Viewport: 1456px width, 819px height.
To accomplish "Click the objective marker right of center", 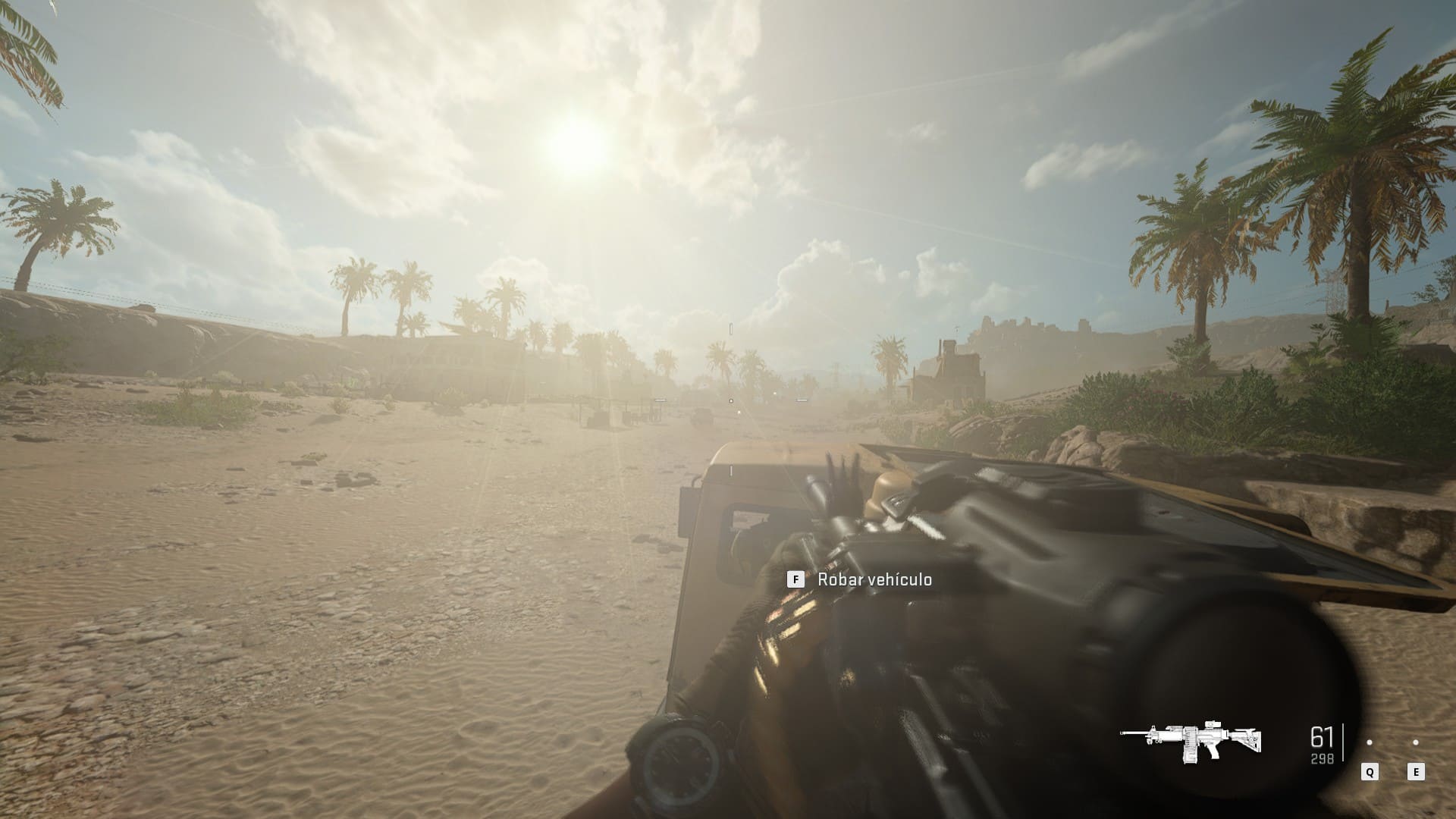I will point(801,400).
